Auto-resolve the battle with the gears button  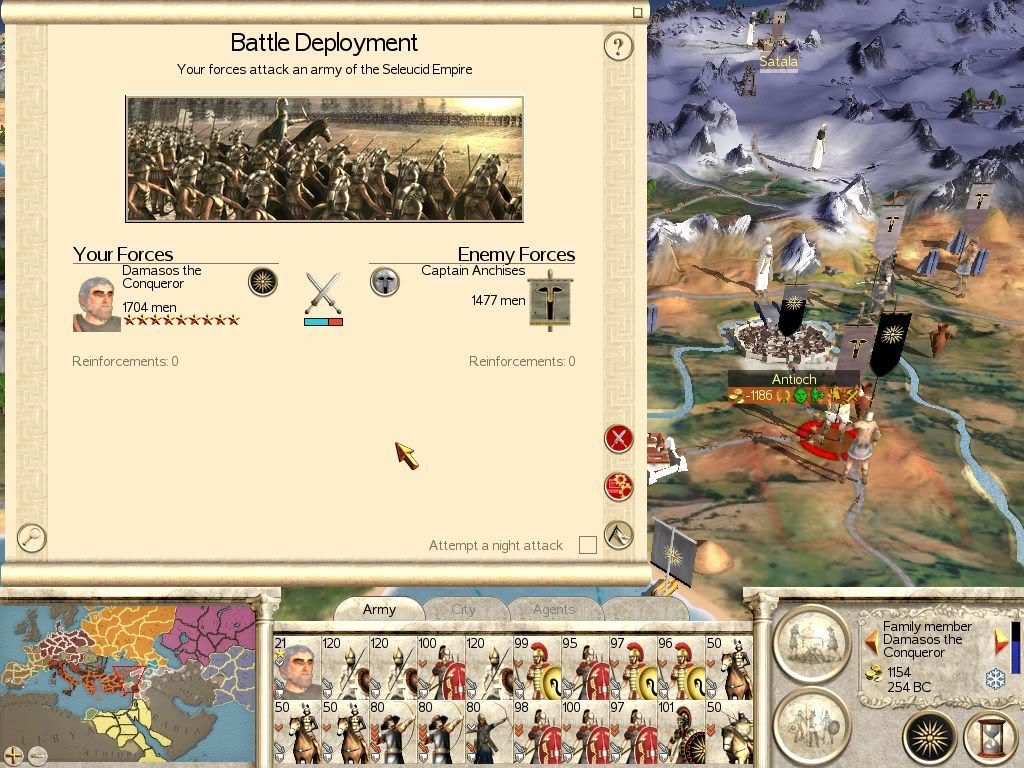click(x=619, y=487)
